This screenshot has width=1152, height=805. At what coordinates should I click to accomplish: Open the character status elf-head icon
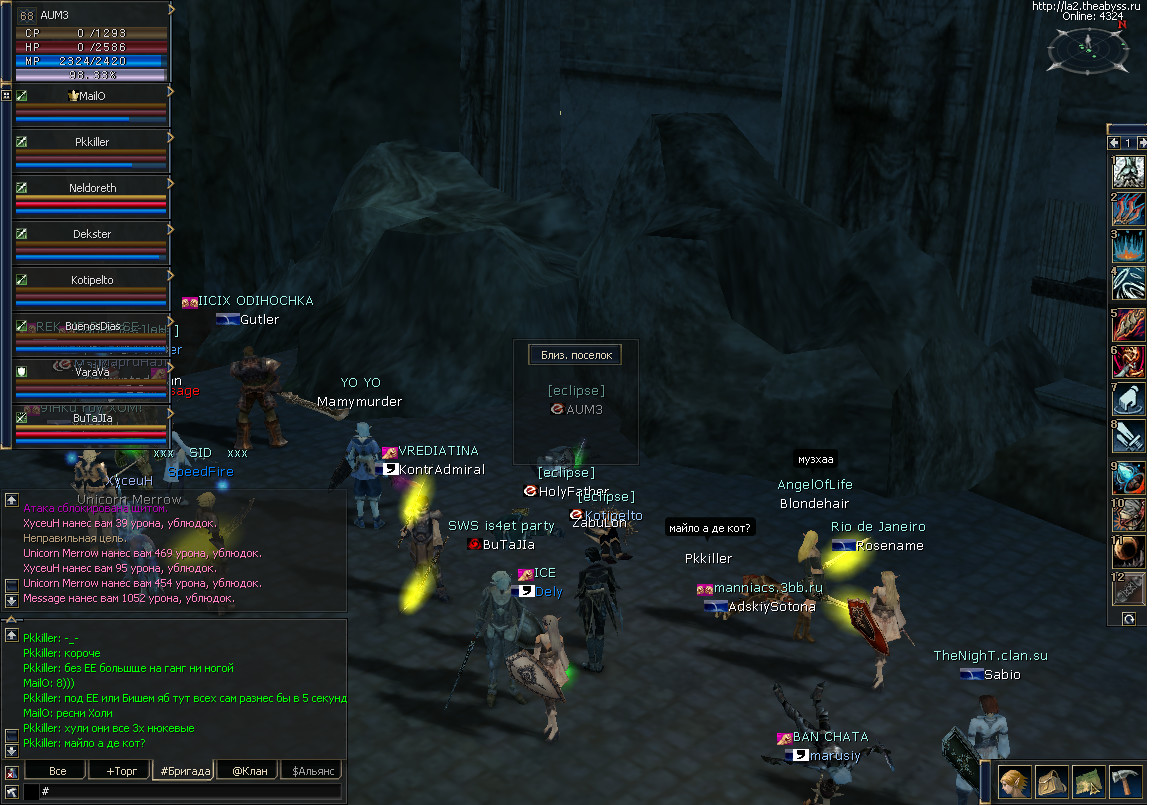click(x=1015, y=781)
